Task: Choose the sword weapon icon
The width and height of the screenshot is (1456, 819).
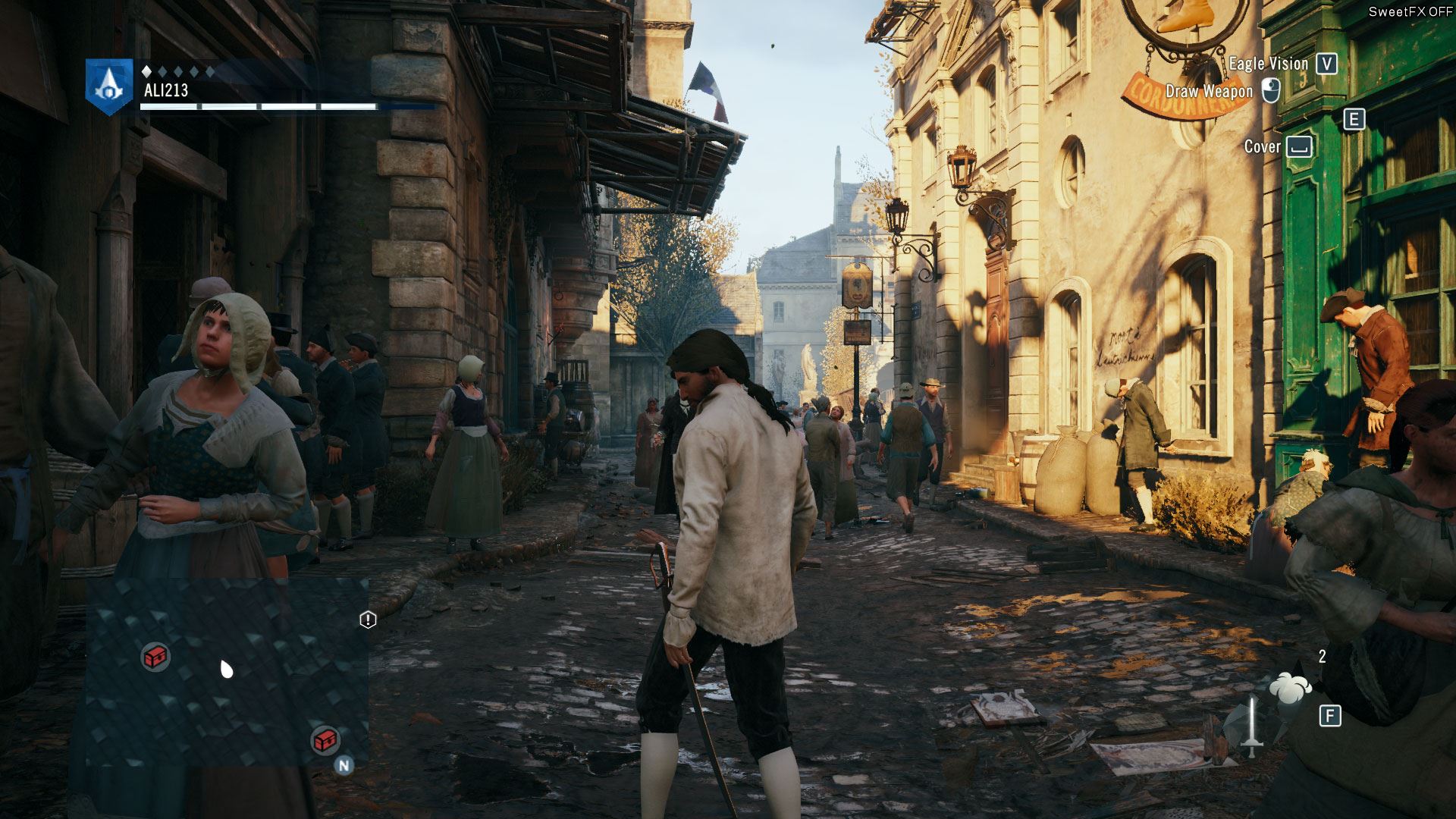Action: point(1251,726)
